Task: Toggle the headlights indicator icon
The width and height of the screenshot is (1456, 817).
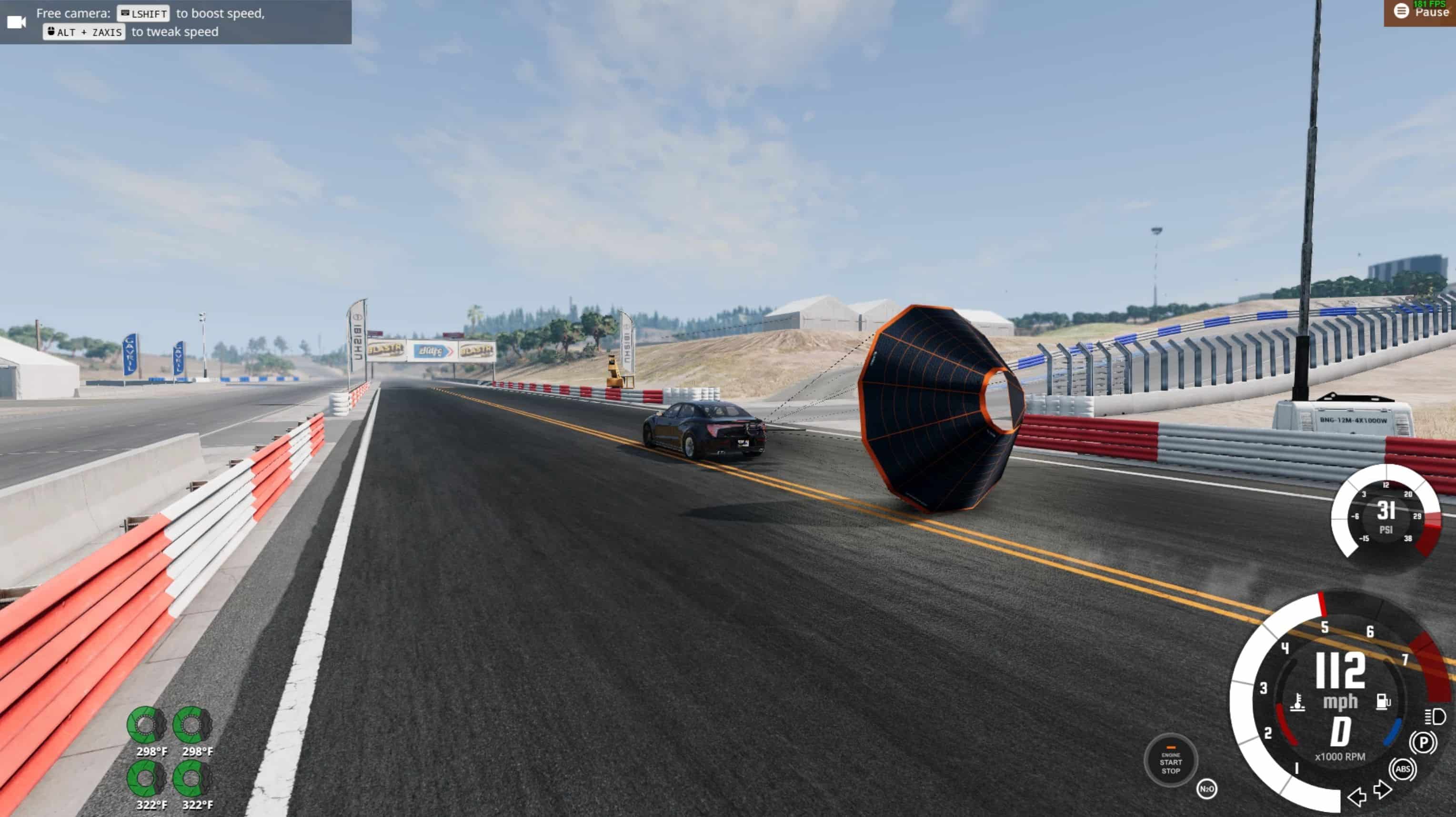Action: (1435, 717)
